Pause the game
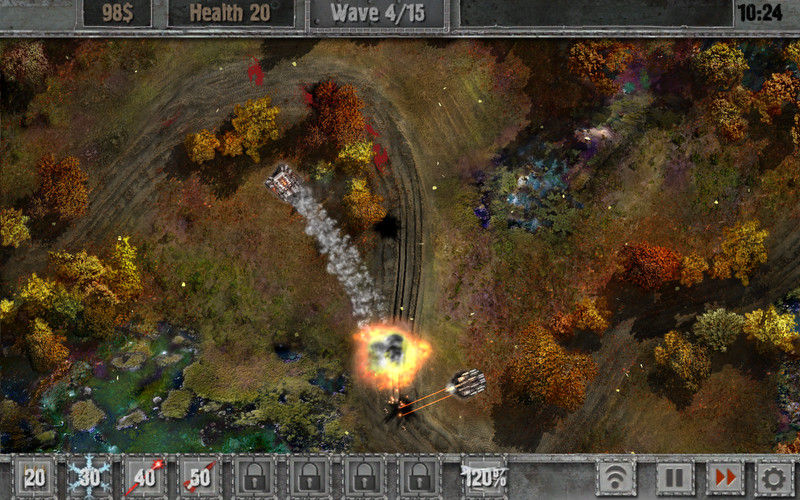Viewport: 800px width, 500px height. (674, 478)
